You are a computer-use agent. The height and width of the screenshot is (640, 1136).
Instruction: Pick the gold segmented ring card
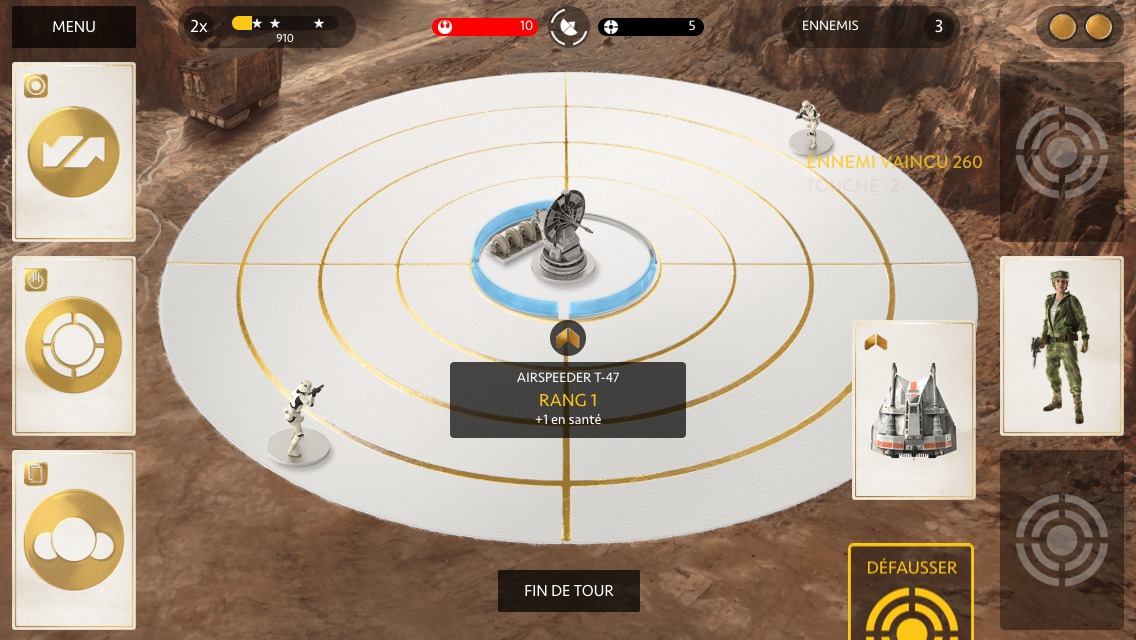coord(74,346)
